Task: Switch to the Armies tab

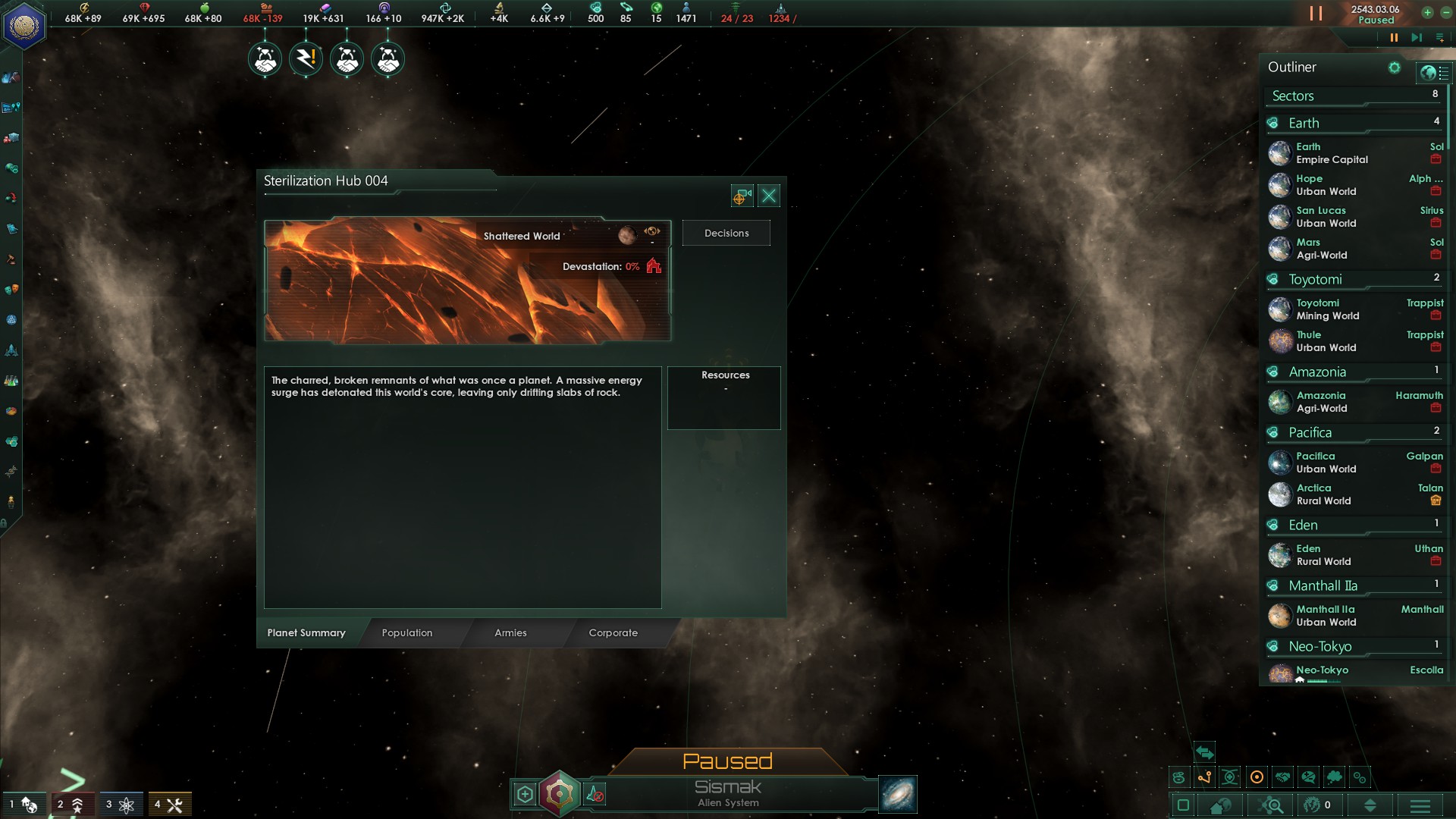Action: pyautogui.click(x=510, y=632)
